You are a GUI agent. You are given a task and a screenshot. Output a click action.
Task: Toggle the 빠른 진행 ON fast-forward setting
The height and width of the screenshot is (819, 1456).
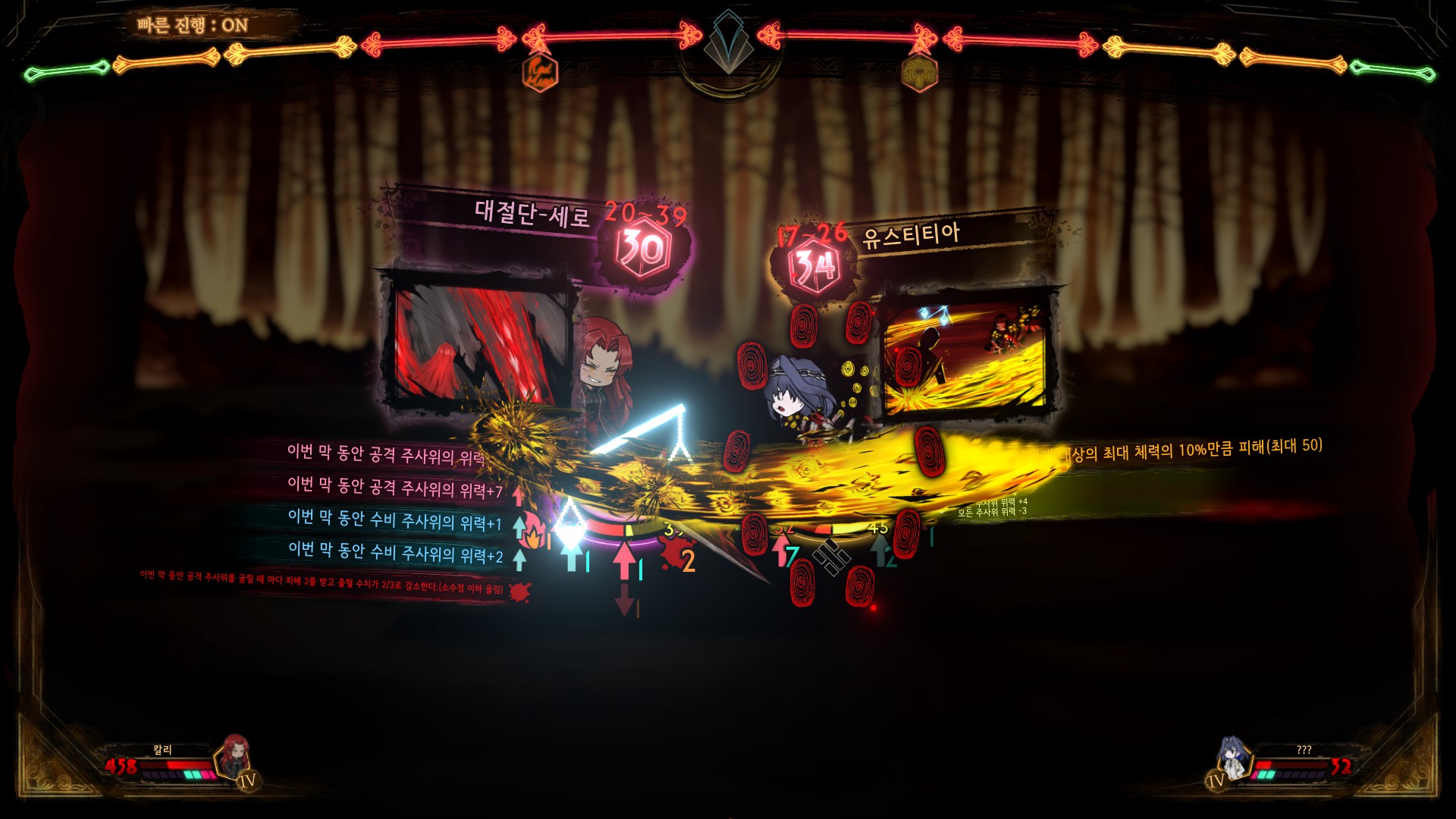click(x=193, y=25)
